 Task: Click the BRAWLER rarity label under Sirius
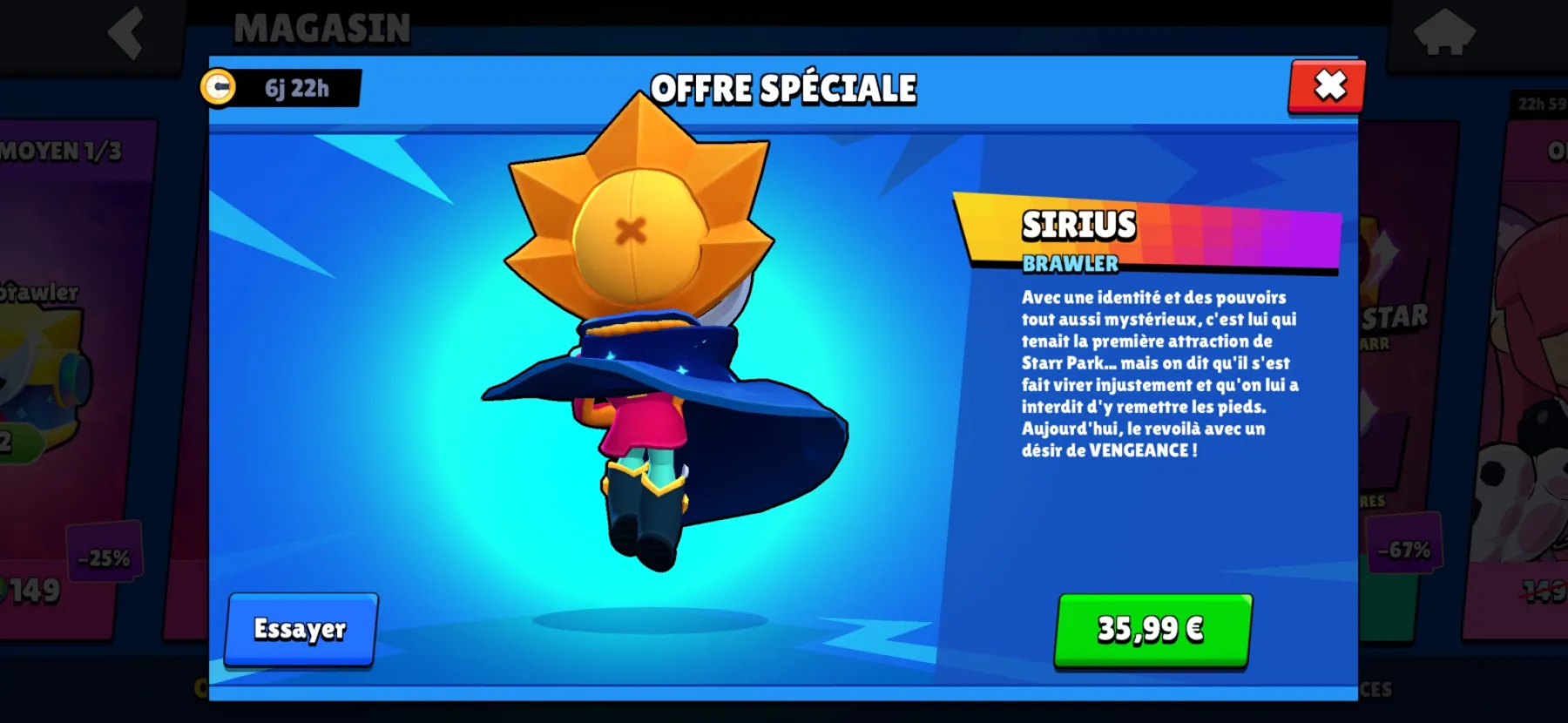click(x=1071, y=262)
